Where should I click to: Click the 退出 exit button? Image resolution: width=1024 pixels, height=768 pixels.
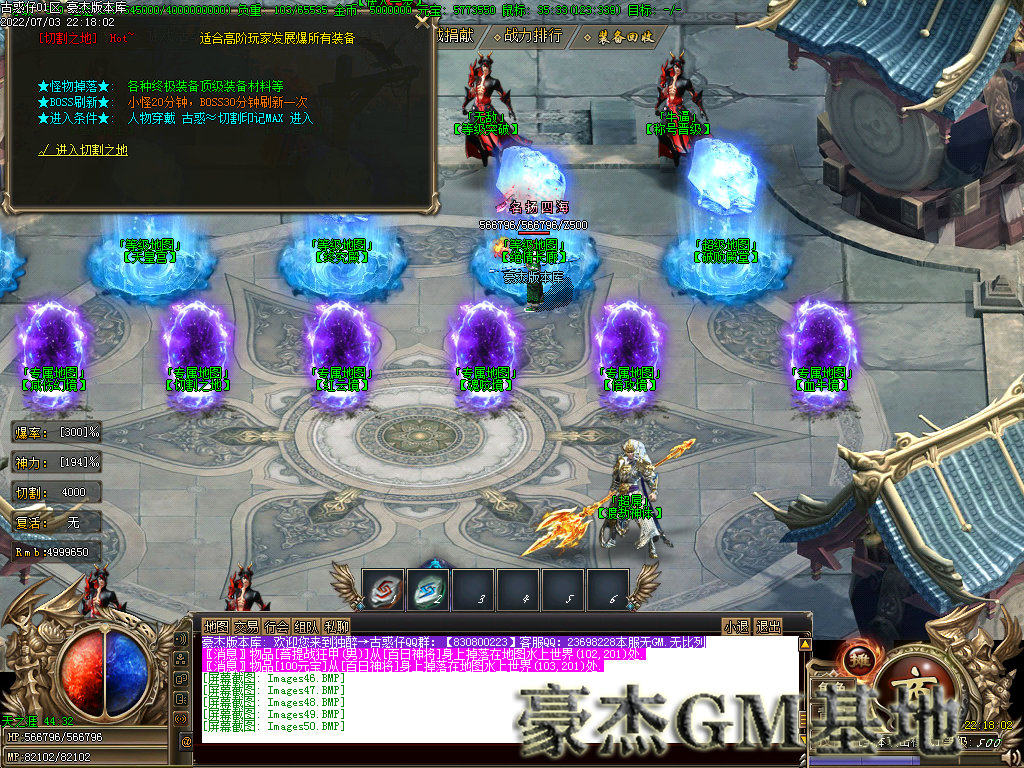(x=768, y=627)
